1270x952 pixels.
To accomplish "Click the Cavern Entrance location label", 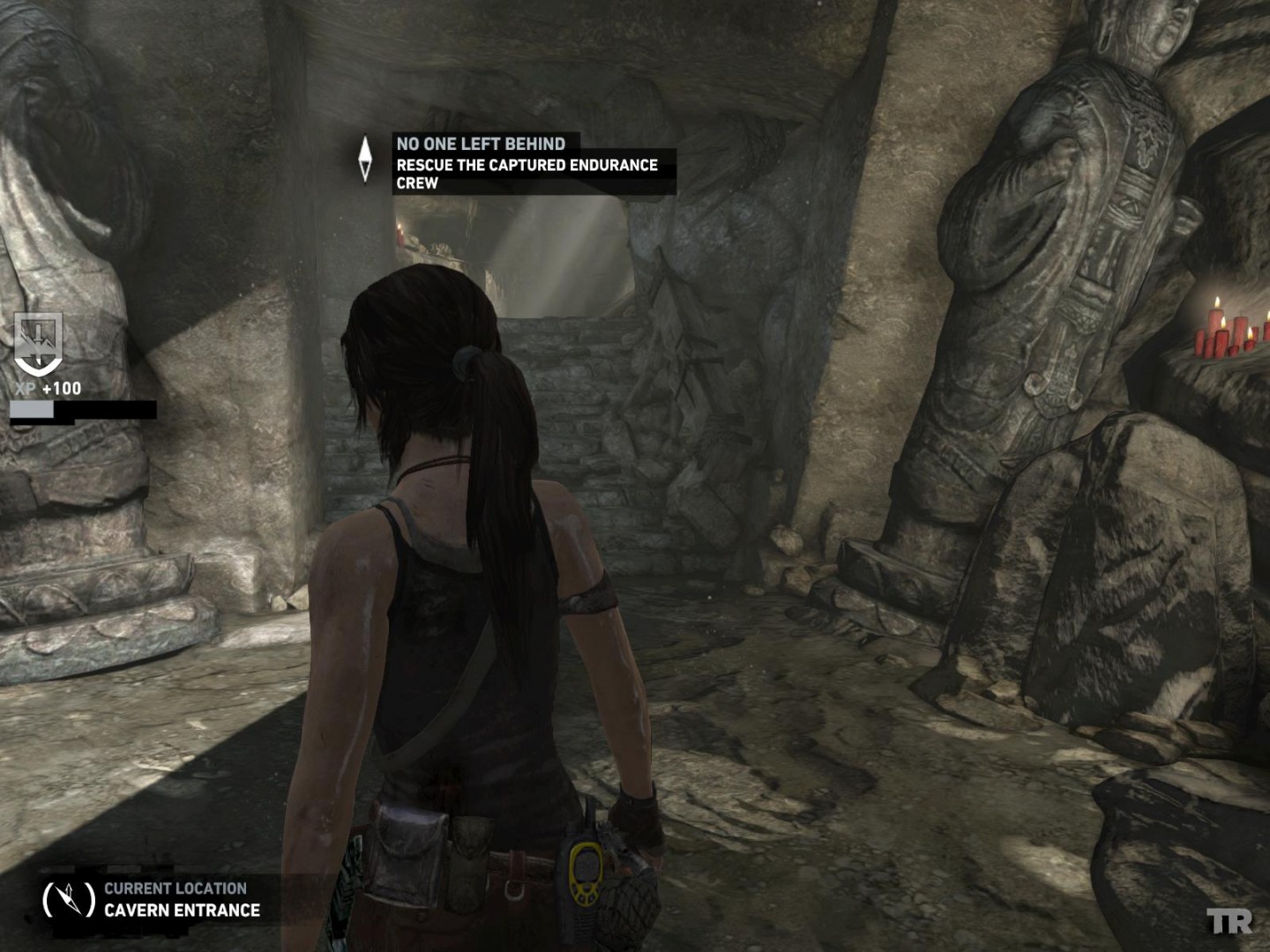I will (x=182, y=910).
